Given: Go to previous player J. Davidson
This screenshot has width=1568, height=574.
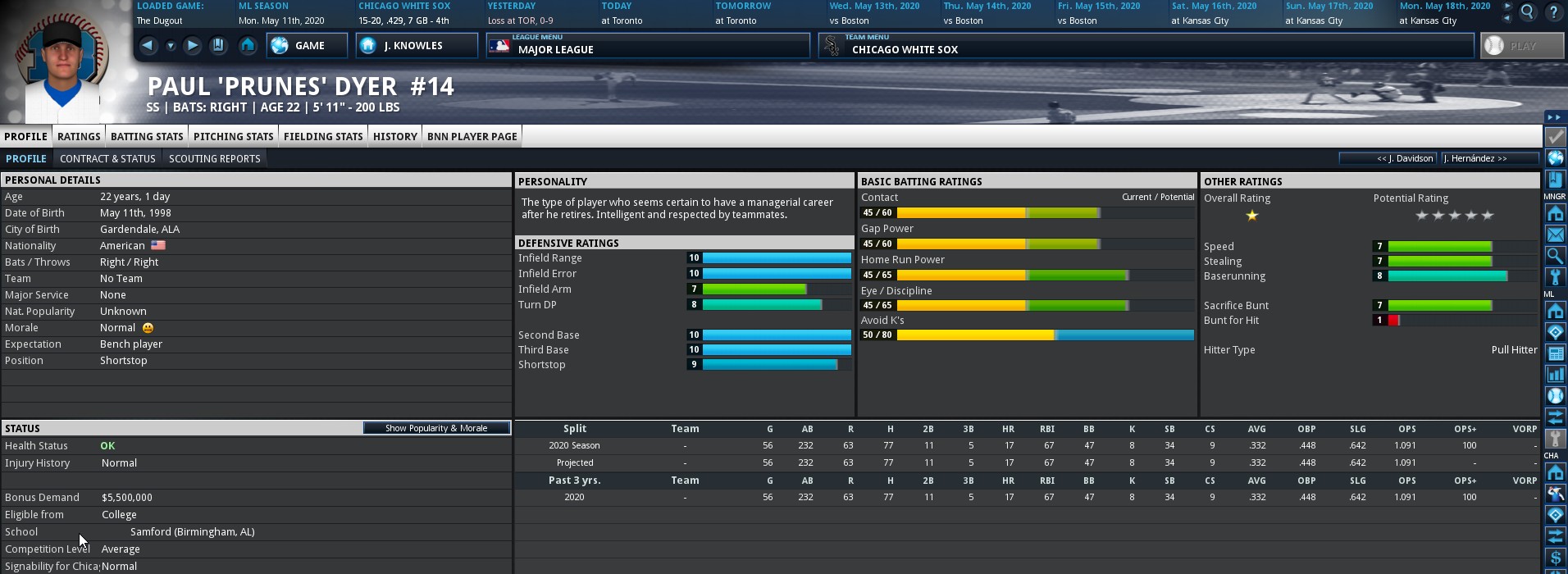Looking at the screenshot, I should 1388,158.
